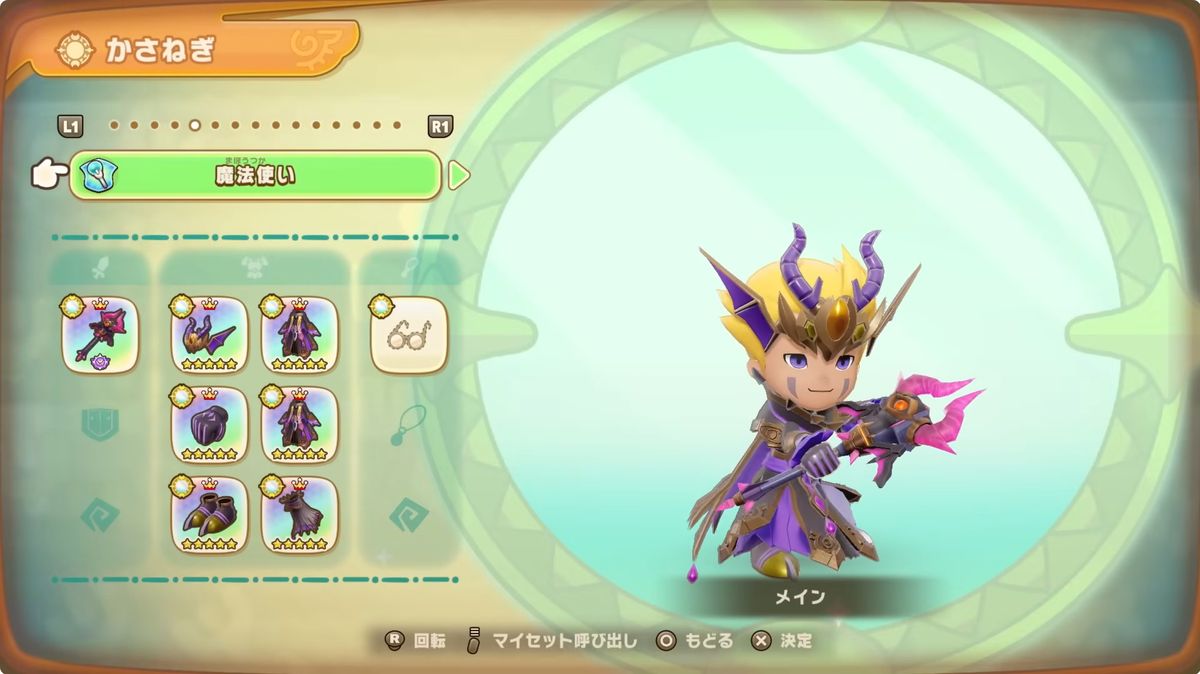Select the dark purple glove slot

pos(209,425)
